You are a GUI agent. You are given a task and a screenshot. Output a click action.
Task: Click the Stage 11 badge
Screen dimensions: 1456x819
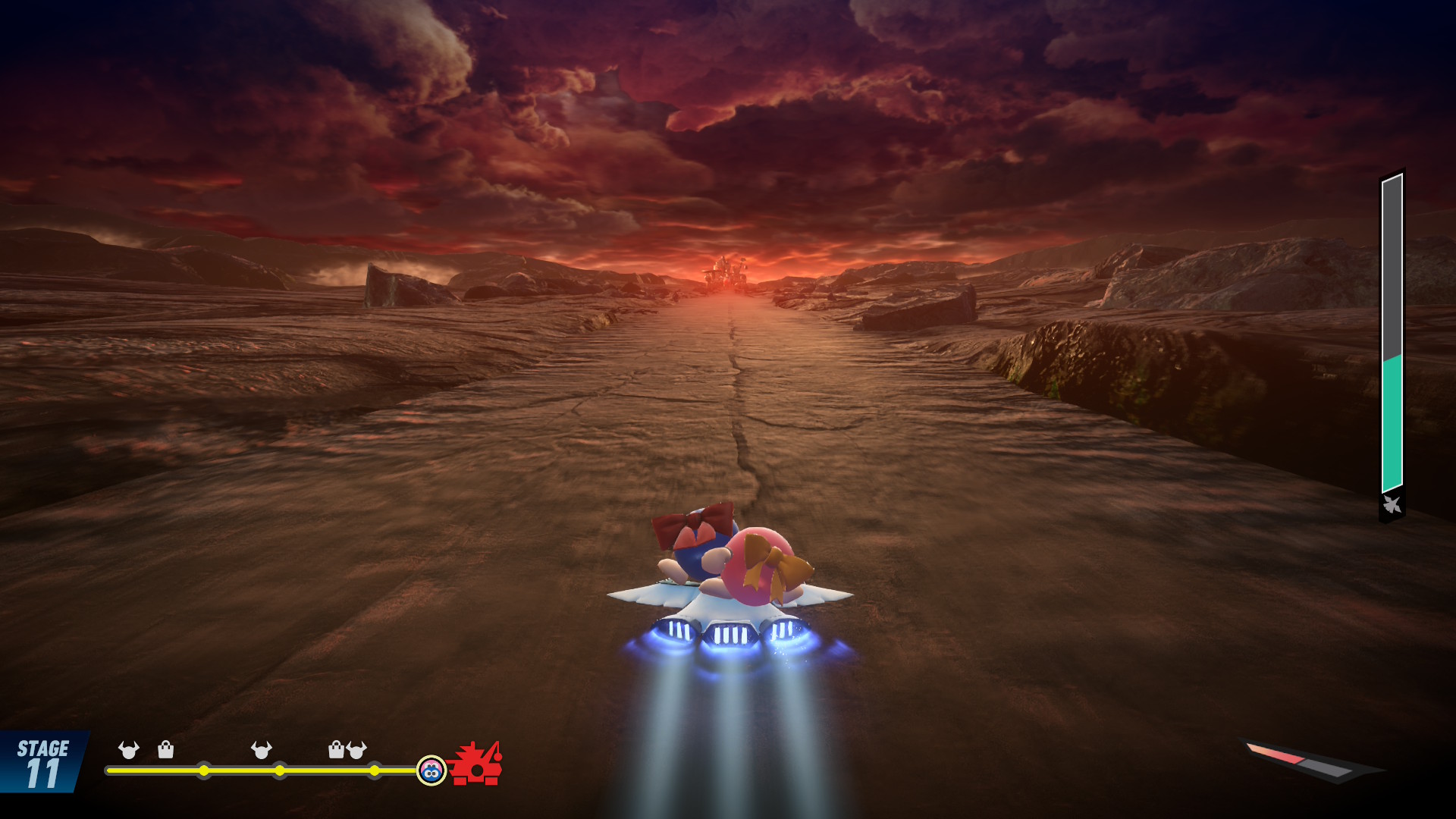coord(42,763)
